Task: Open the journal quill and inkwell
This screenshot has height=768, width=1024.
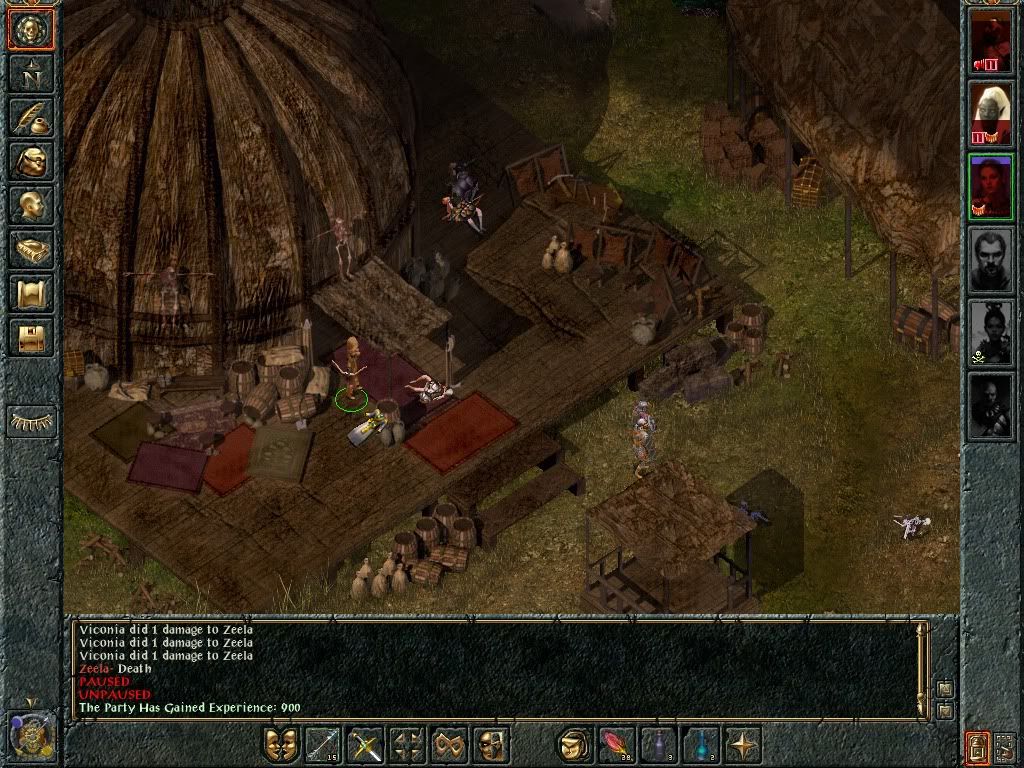Action: click(x=31, y=117)
